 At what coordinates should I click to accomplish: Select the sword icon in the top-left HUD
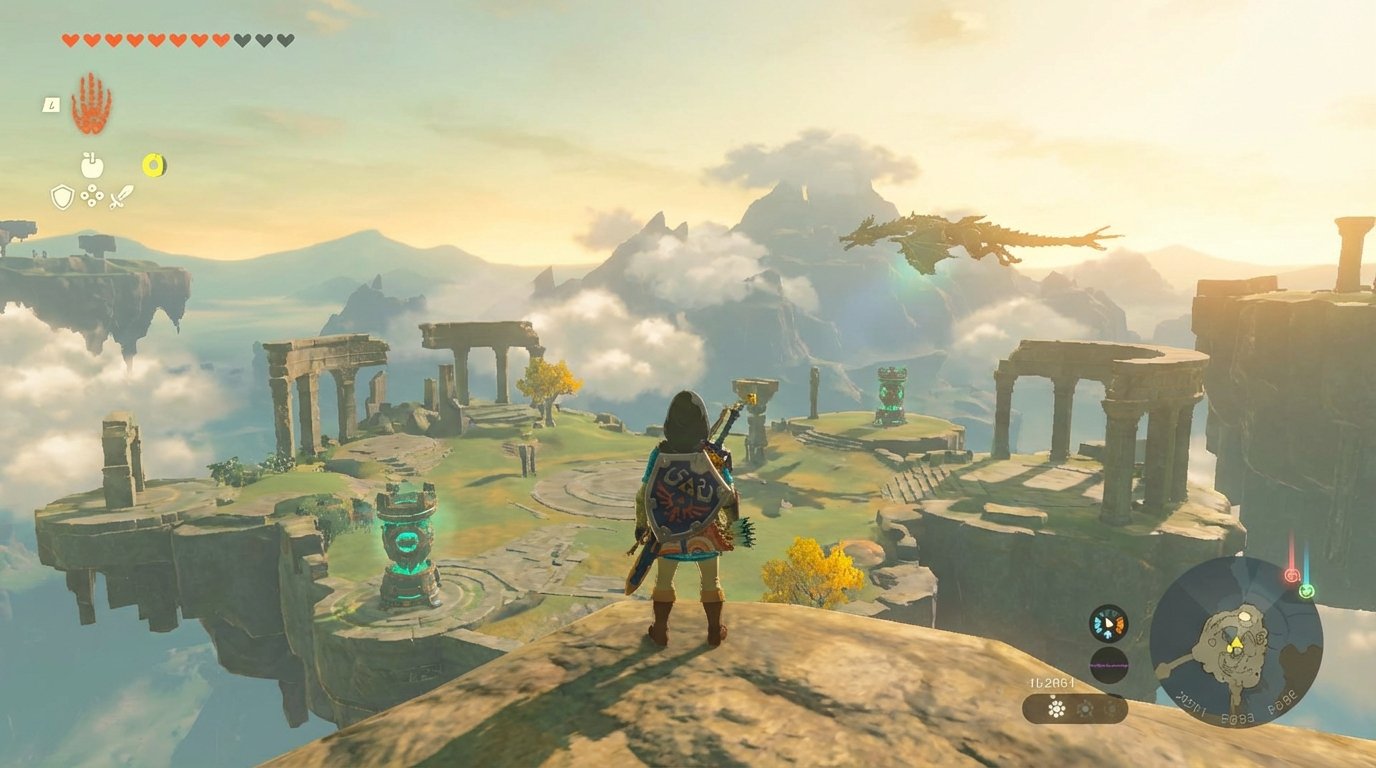(122, 196)
